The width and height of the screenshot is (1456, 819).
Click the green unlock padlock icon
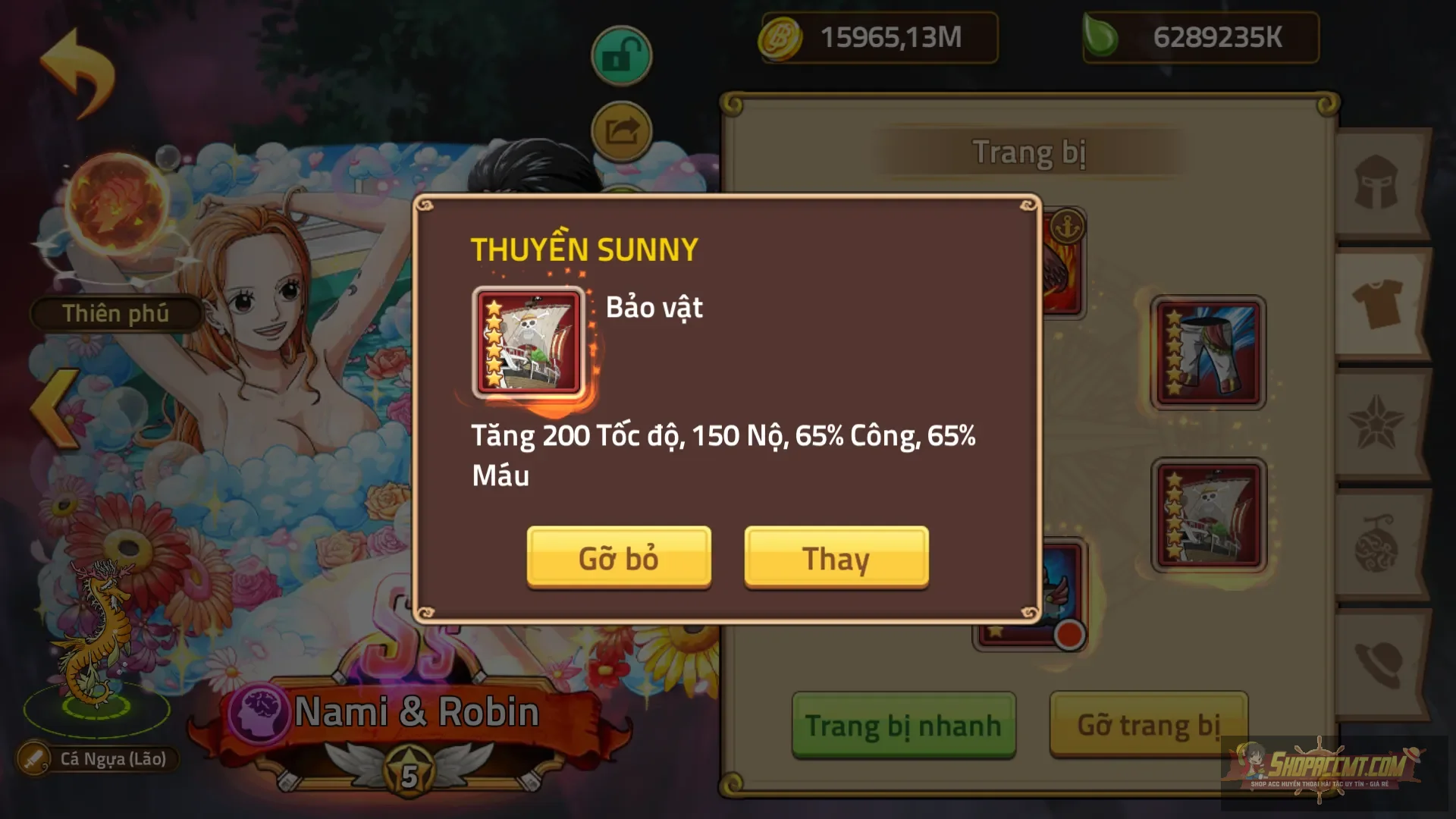620,55
